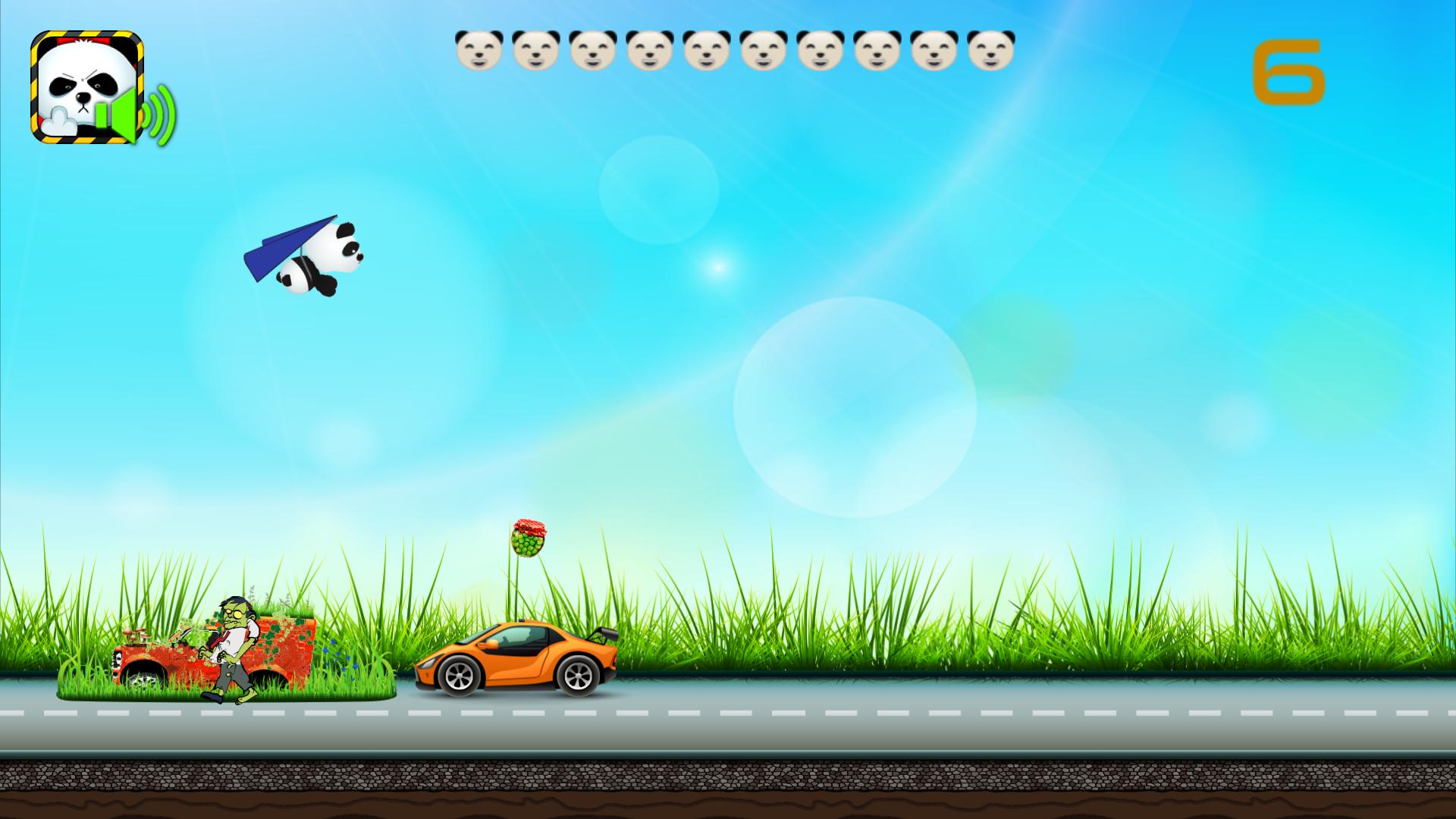Screen dimensions: 1456x819
Task: Tap the gold score number 6
Action: click(1289, 72)
